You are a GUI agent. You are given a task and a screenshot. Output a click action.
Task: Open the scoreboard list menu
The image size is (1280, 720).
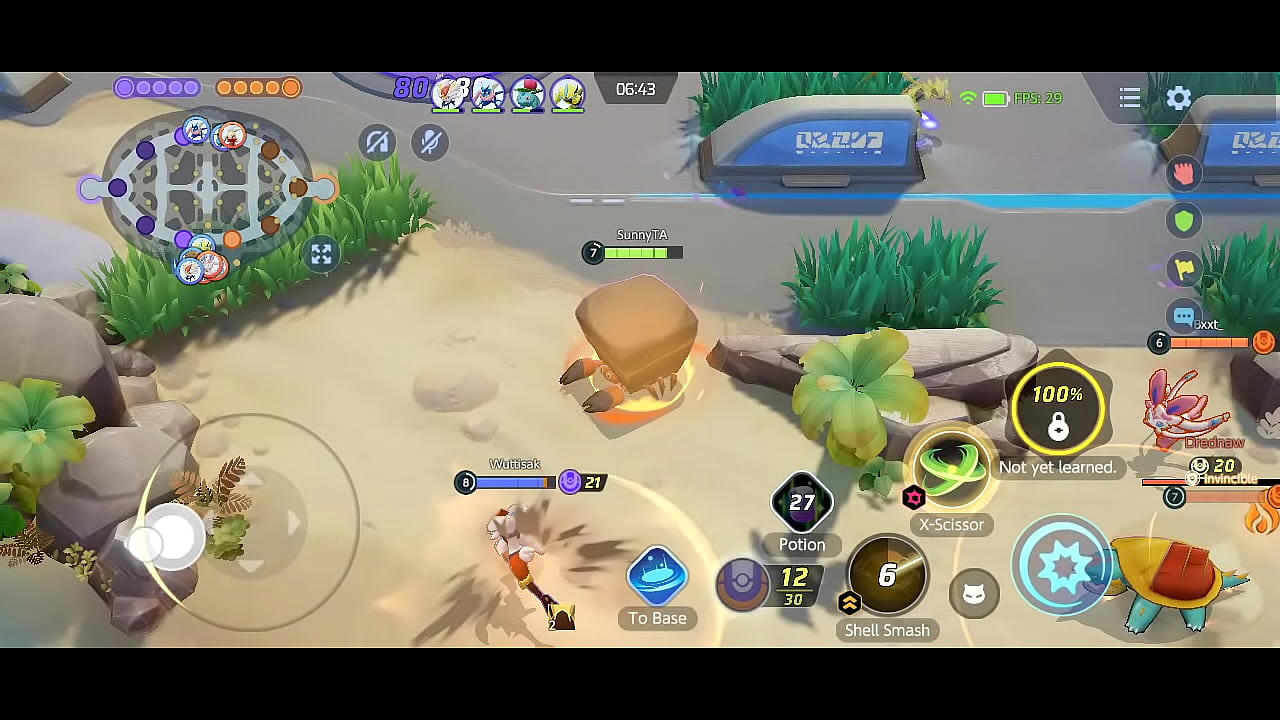[1130, 98]
